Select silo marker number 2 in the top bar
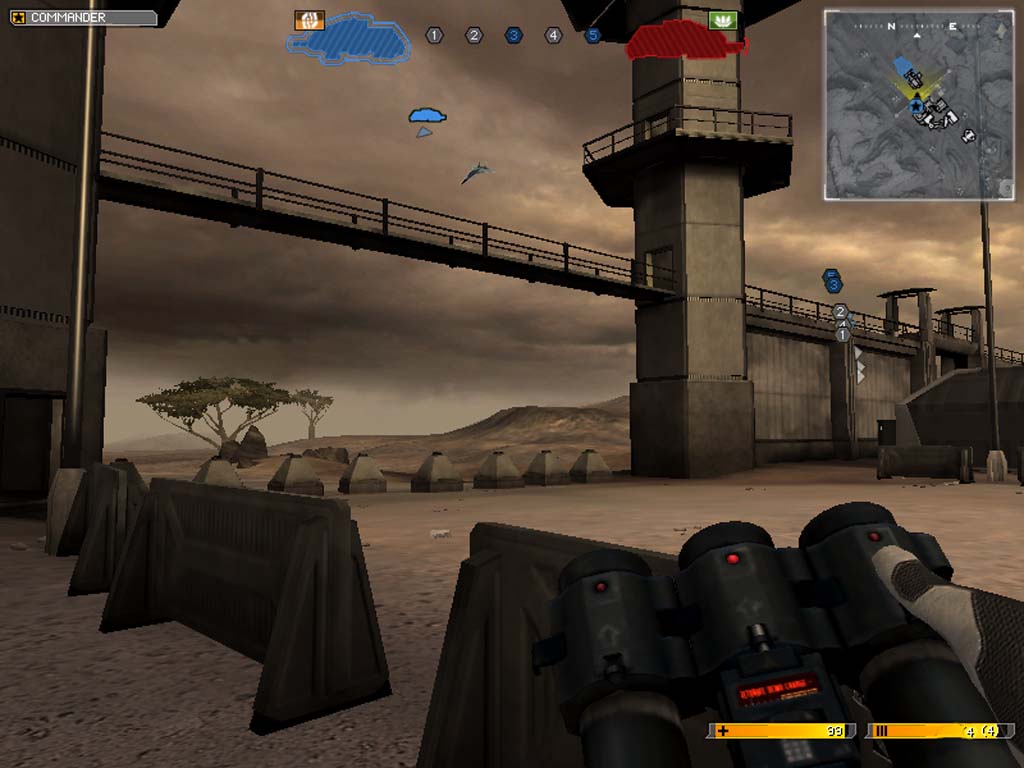This screenshot has width=1024, height=768. pyautogui.click(x=474, y=36)
